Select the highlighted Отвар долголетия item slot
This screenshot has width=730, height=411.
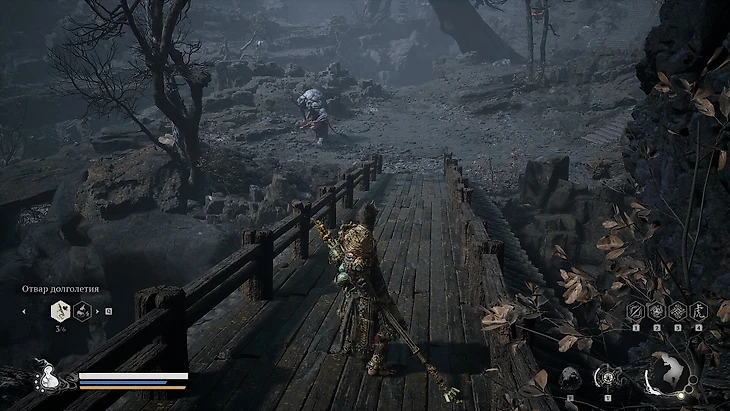click(x=59, y=311)
